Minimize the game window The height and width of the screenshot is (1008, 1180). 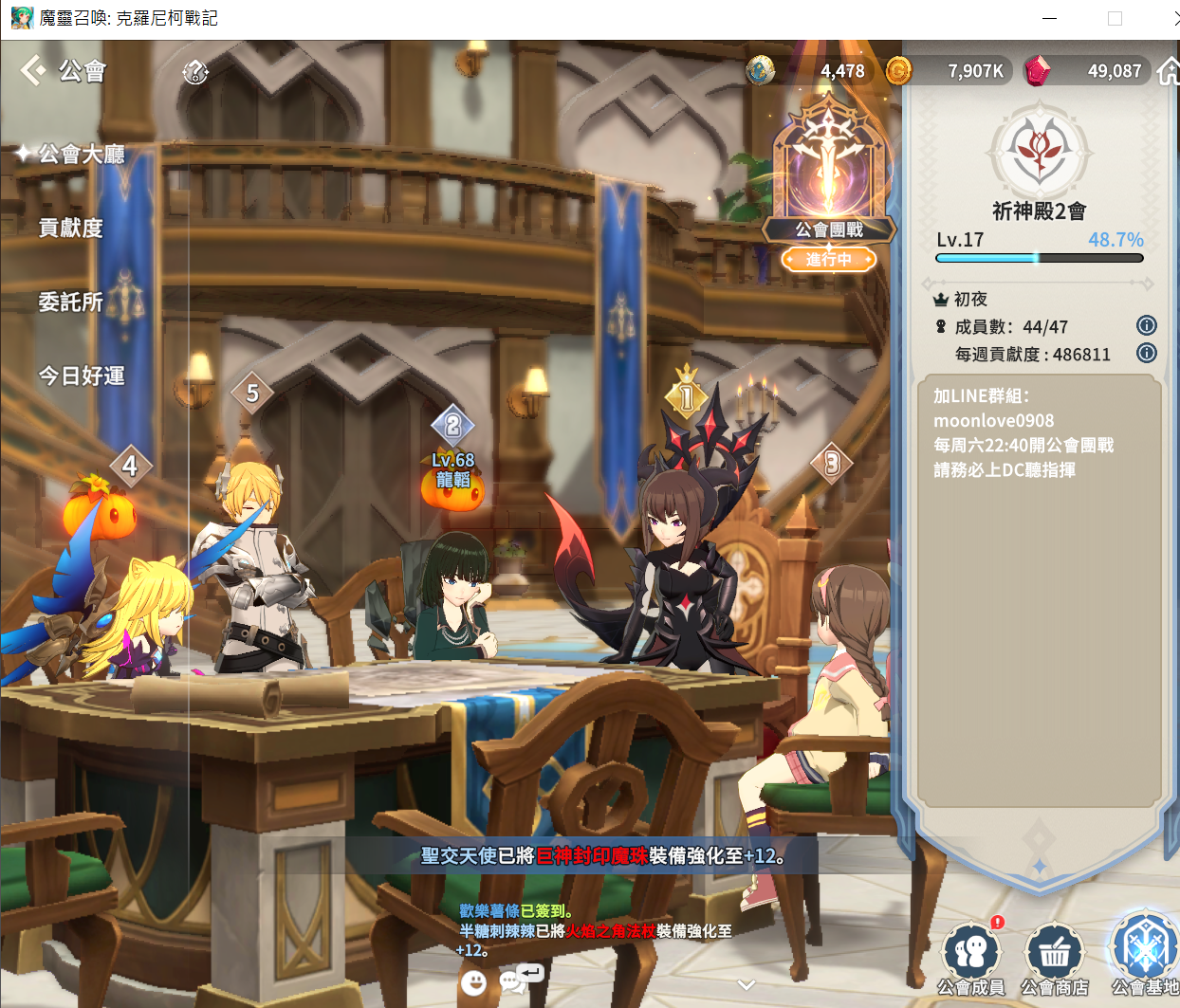point(1049,18)
